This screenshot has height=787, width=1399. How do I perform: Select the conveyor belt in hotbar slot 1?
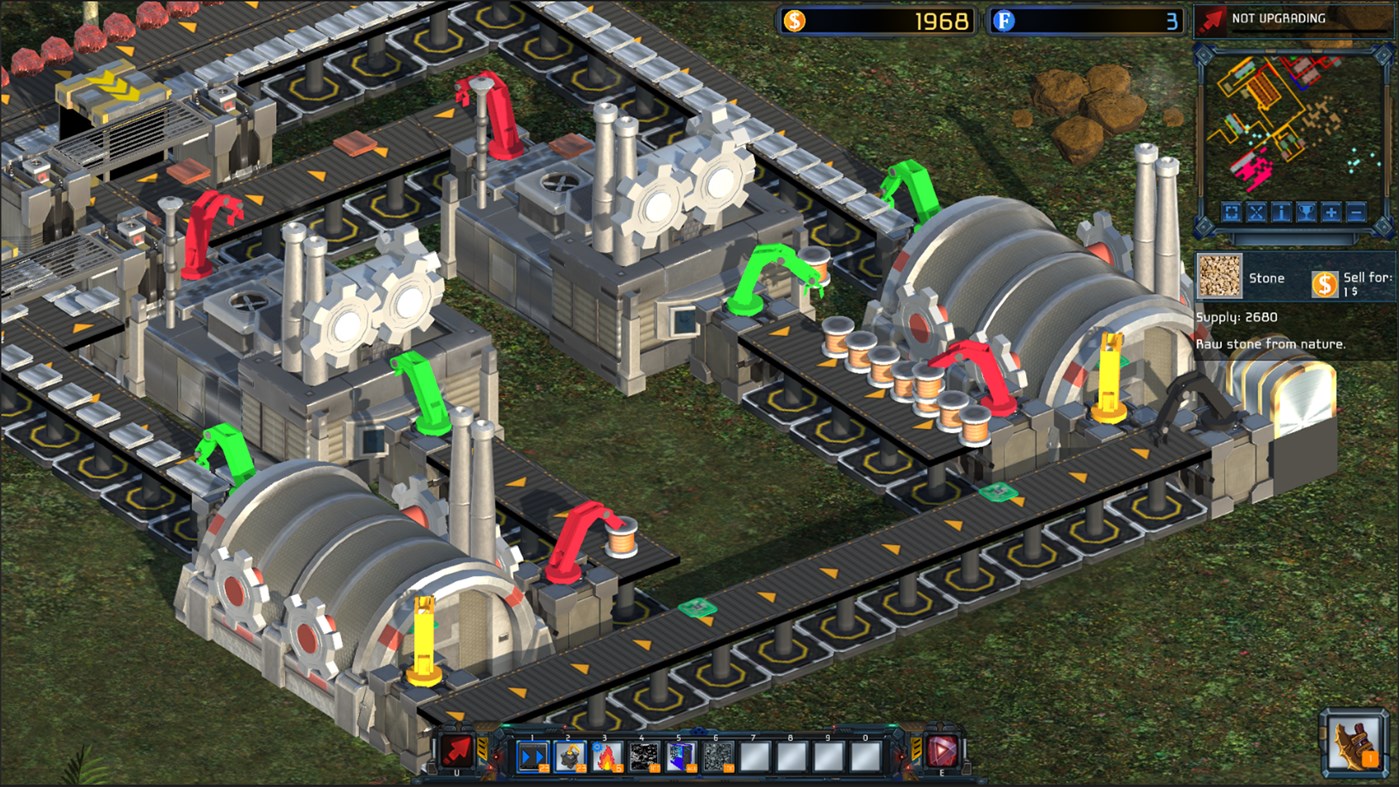tap(532, 757)
